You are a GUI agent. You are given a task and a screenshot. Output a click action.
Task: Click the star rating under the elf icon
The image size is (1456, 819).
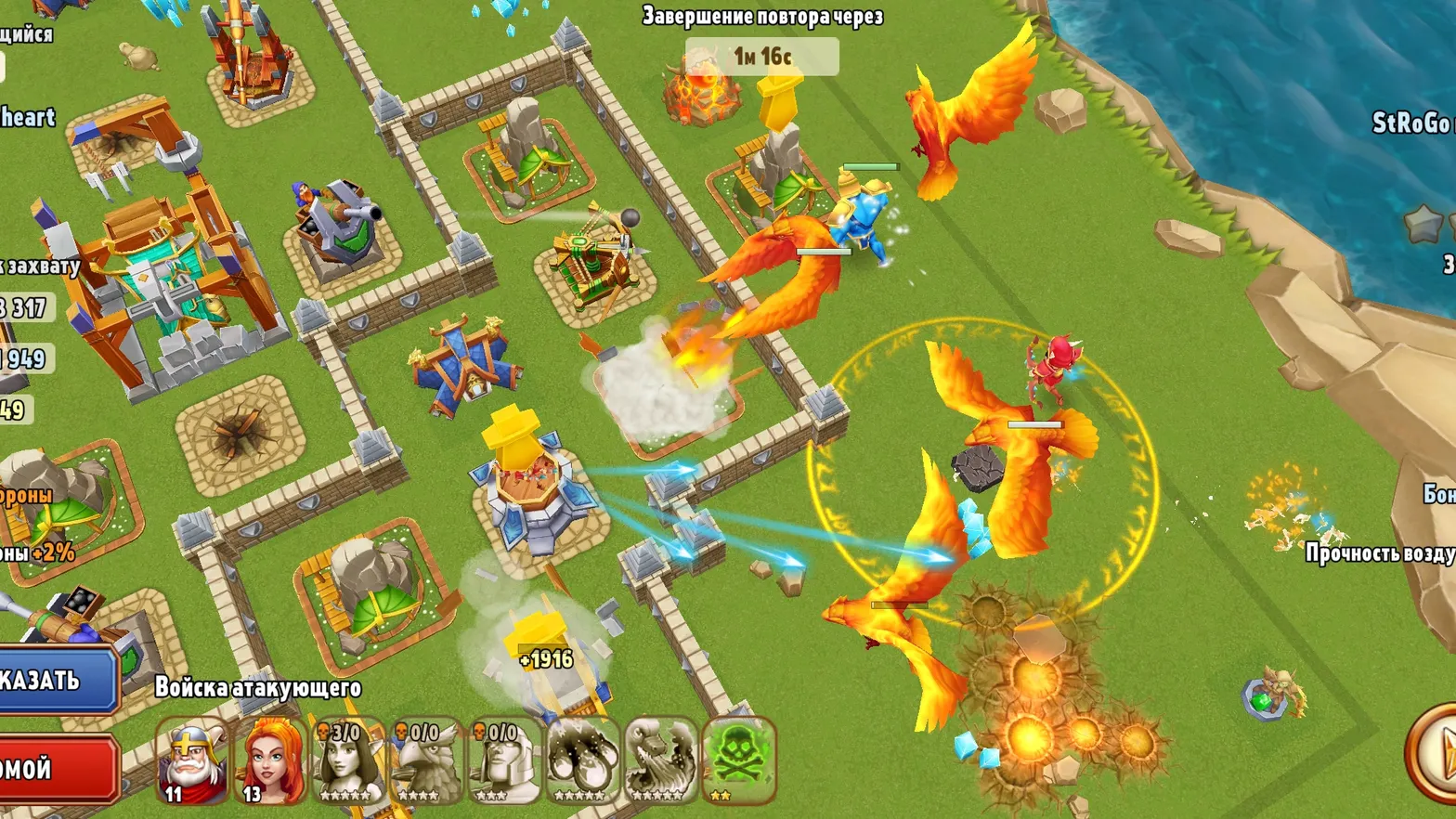(344, 796)
